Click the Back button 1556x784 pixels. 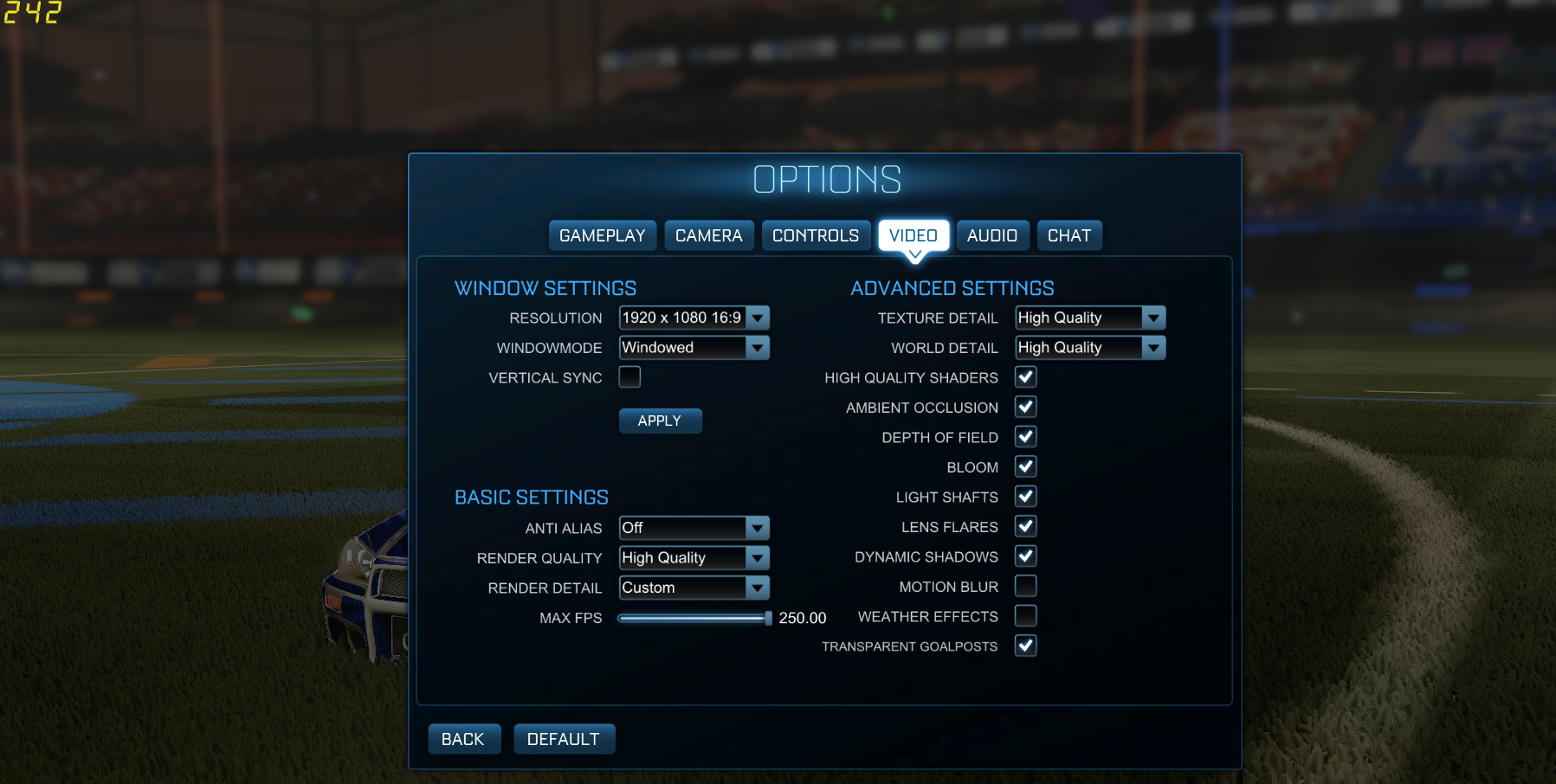[464, 738]
